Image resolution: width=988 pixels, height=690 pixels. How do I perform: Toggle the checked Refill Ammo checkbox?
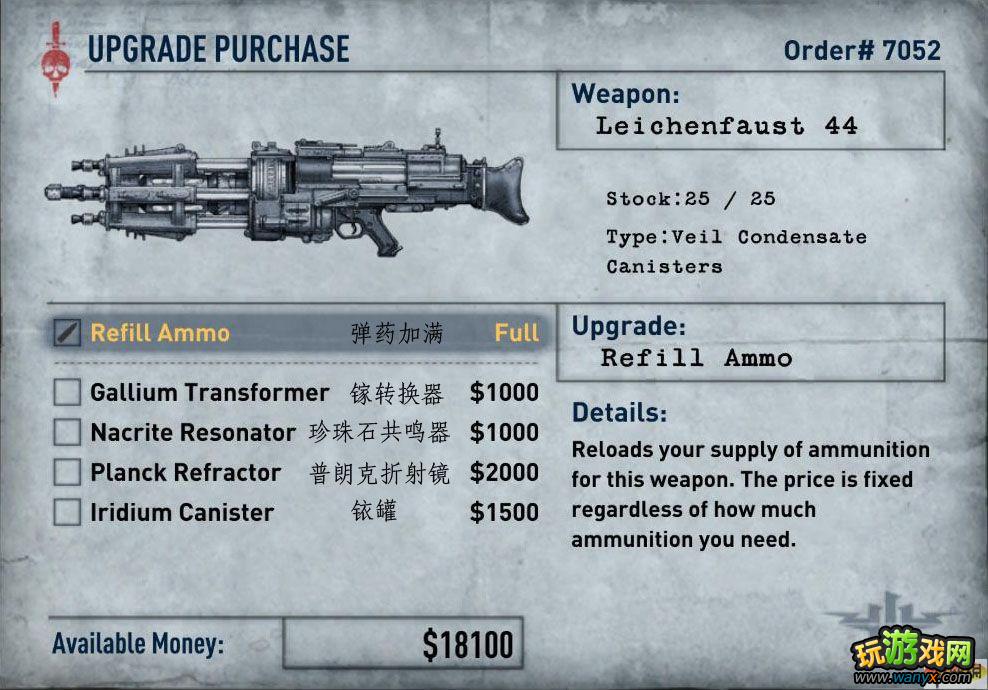click(x=67, y=332)
